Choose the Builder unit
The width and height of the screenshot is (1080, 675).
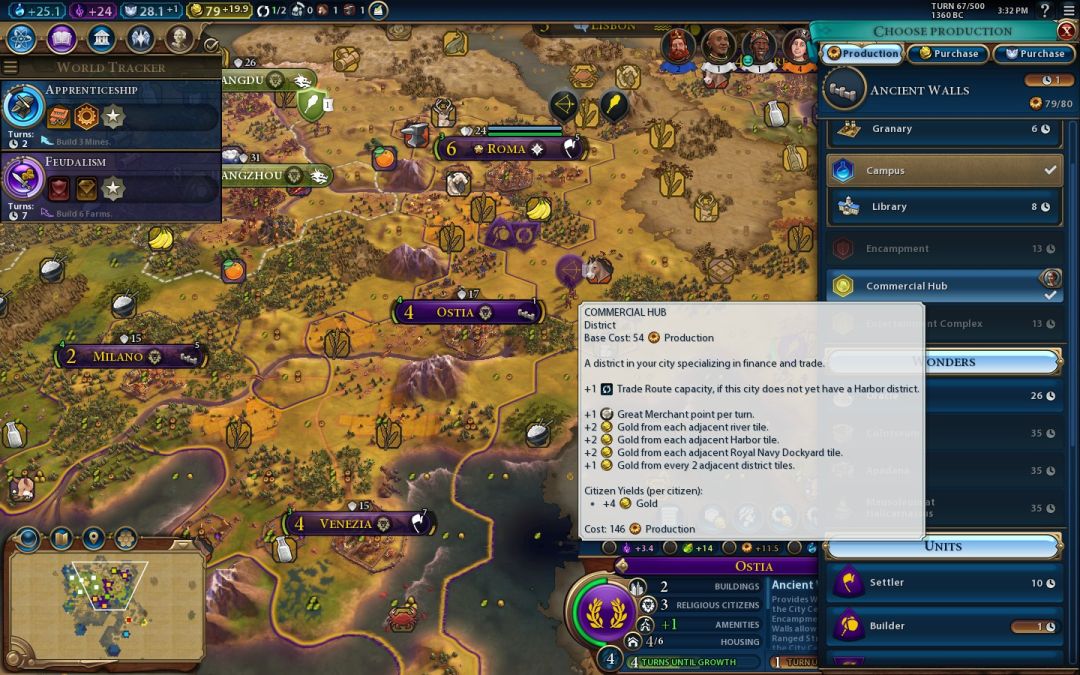(943, 626)
